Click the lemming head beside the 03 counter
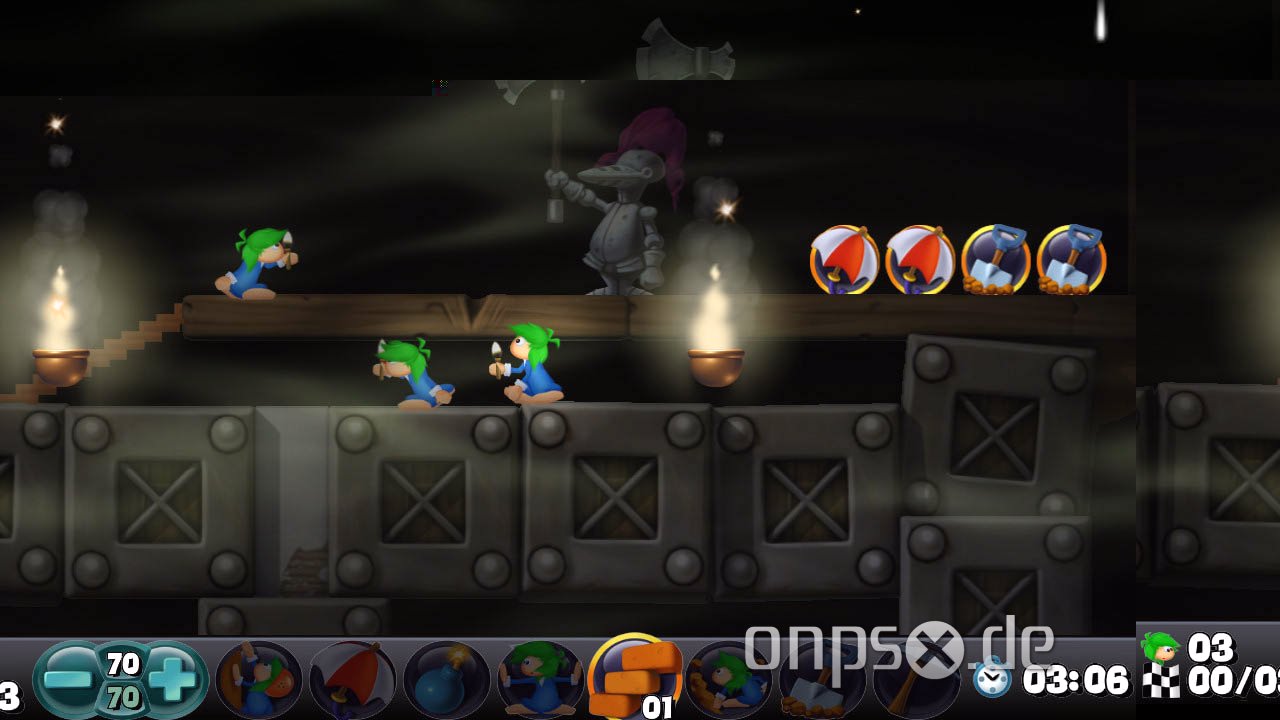1280x720 pixels. pyautogui.click(x=1160, y=648)
